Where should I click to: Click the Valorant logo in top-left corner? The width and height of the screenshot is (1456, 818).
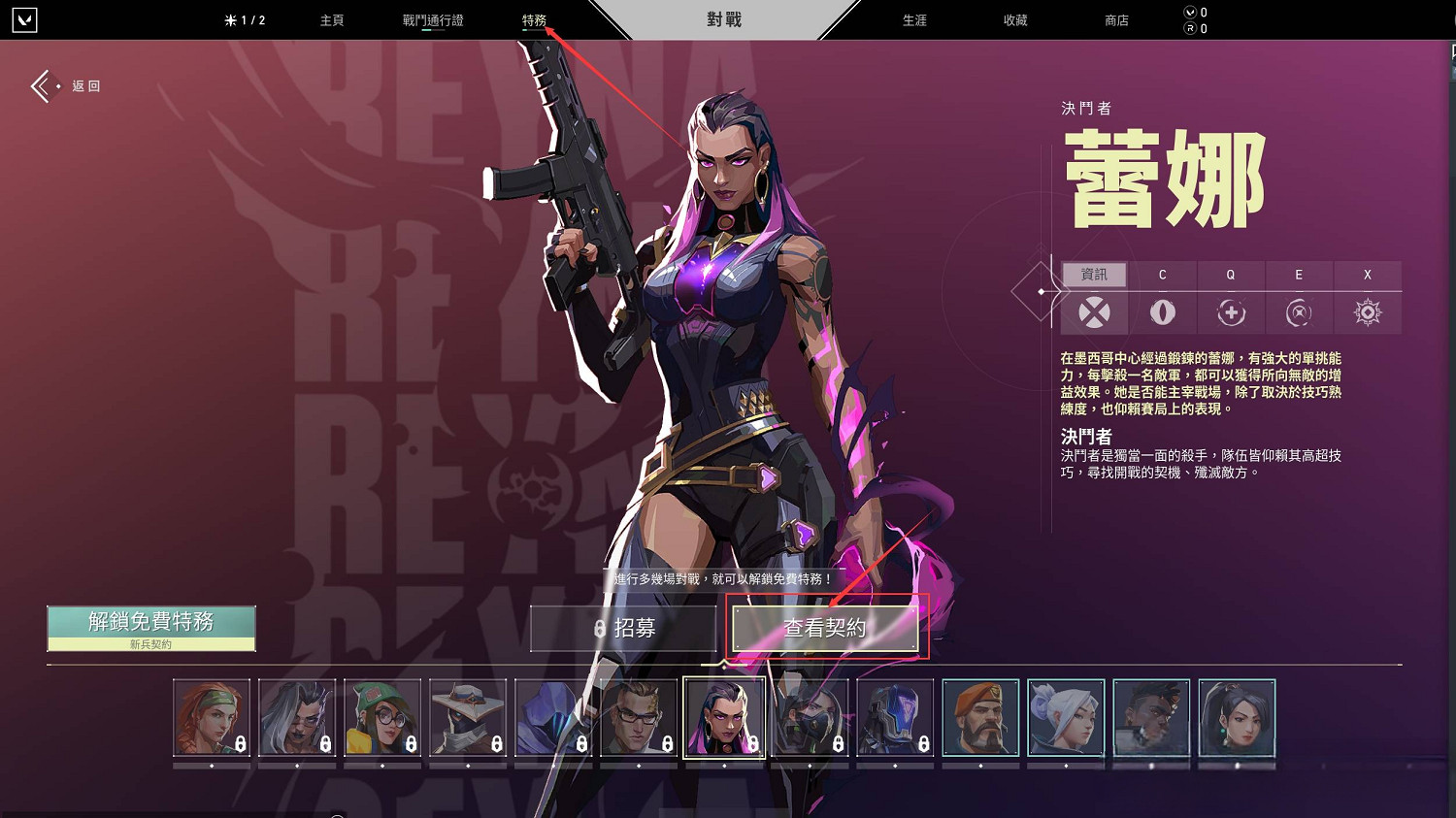click(26, 19)
